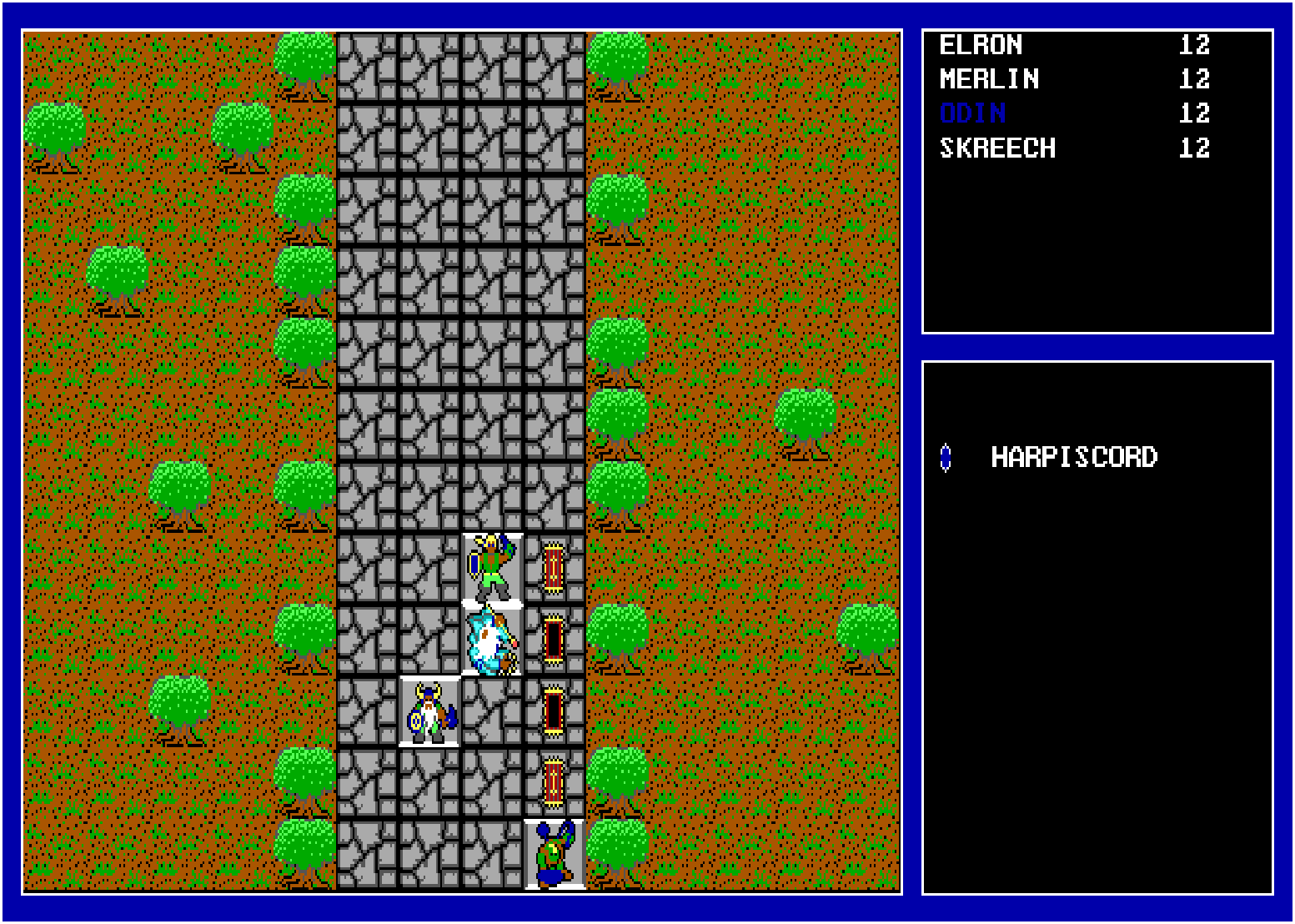Click the HARPISCORD label text
The width and height of the screenshot is (1295, 924).
(x=1075, y=455)
